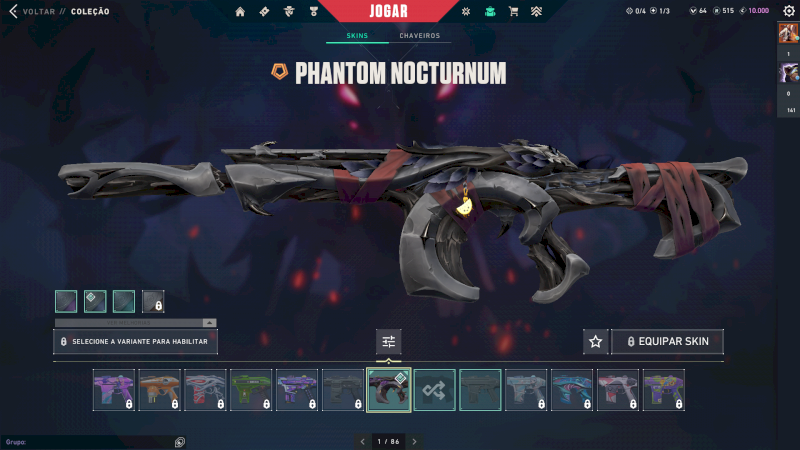Go to the next skin page arrow
The image size is (800, 450).
point(414,441)
